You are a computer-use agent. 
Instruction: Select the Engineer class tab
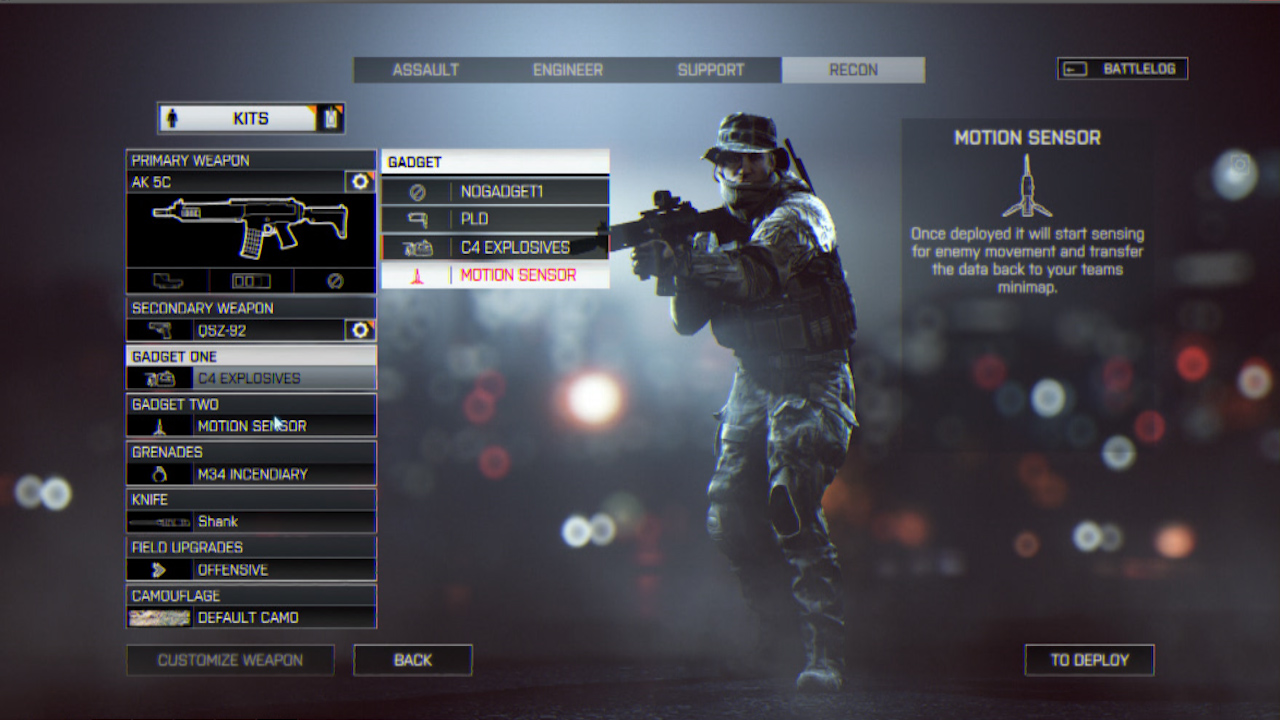(567, 70)
